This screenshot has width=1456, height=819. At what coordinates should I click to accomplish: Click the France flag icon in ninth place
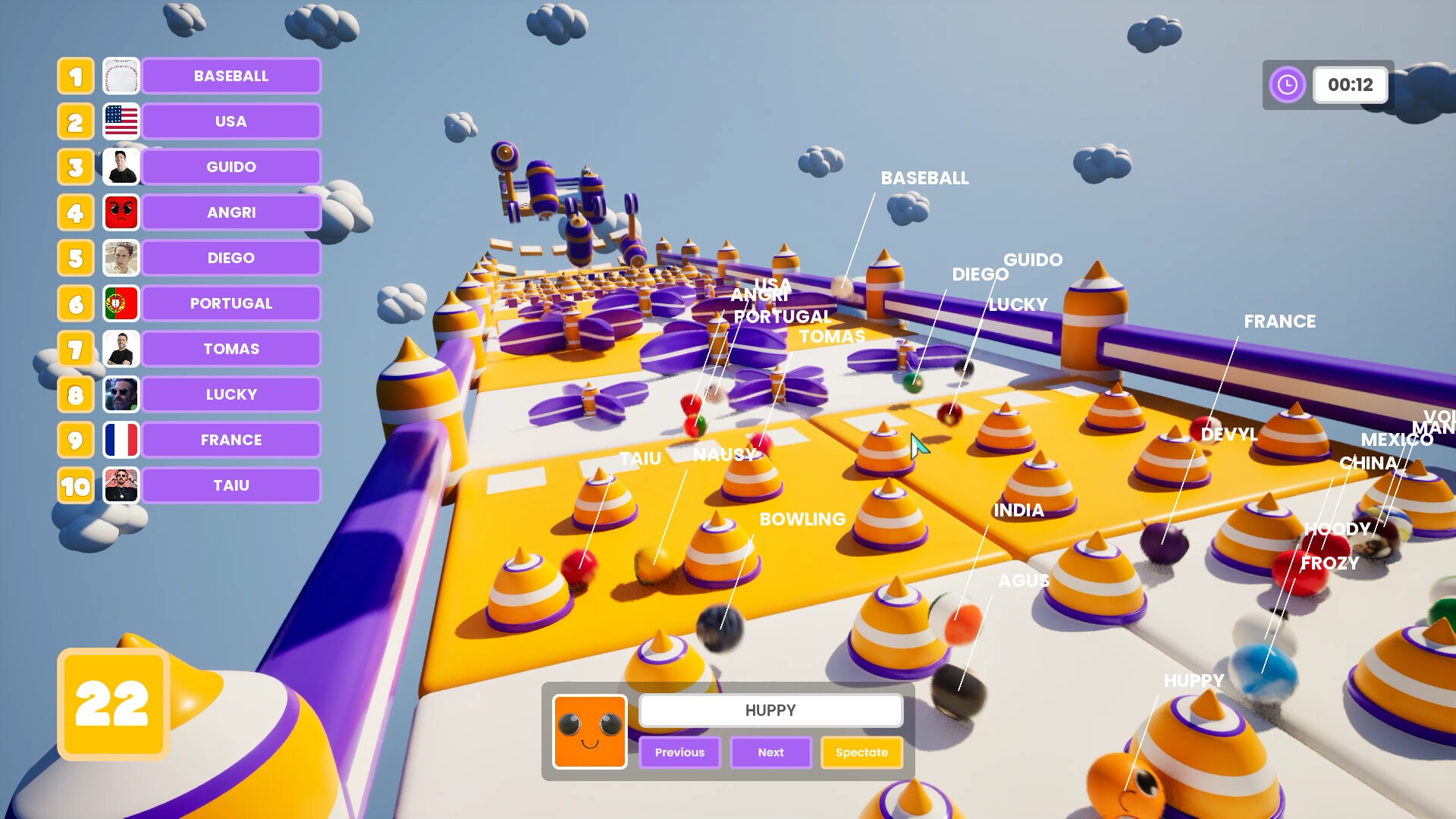pyautogui.click(x=121, y=440)
